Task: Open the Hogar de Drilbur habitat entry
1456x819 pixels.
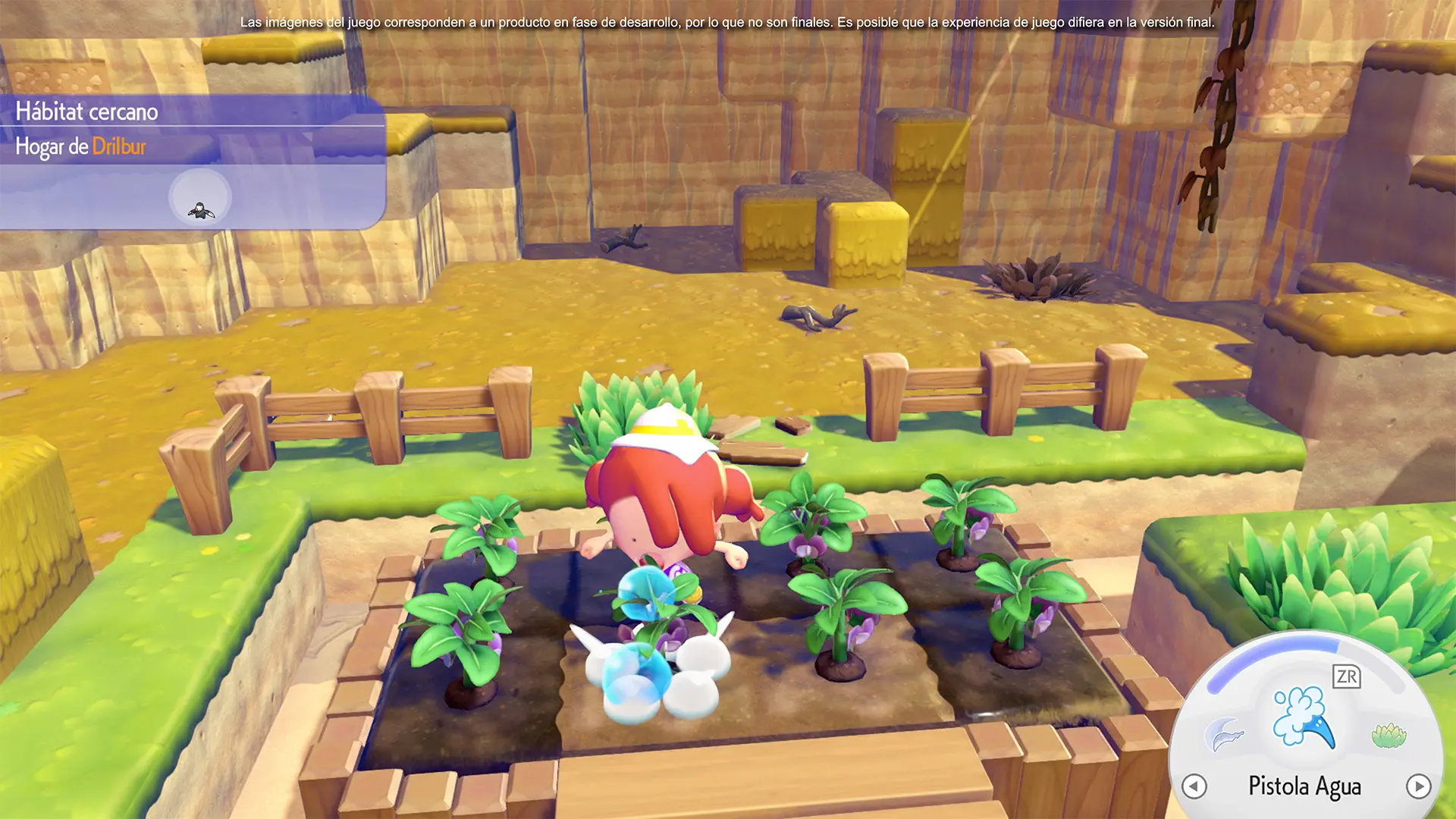Action: pyautogui.click(x=81, y=146)
